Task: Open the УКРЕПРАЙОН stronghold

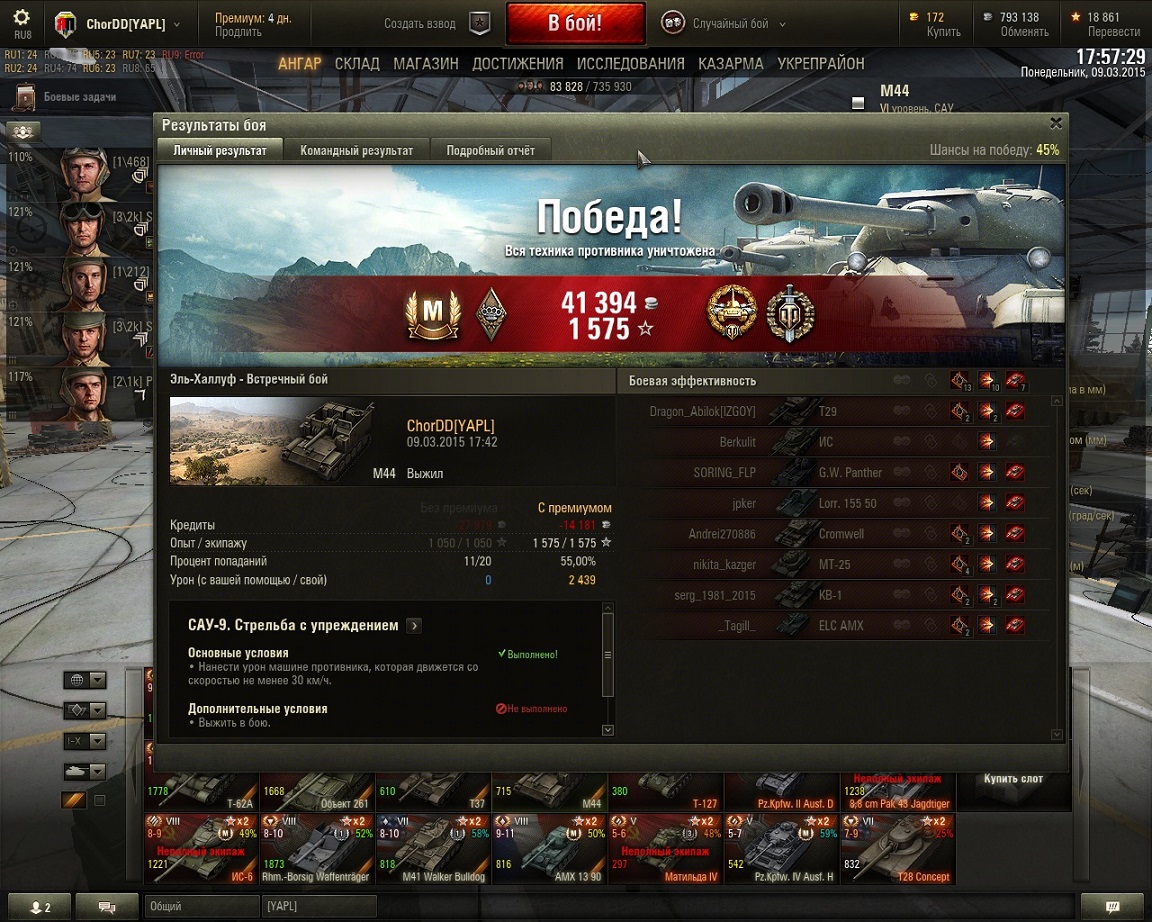Action: point(821,64)
